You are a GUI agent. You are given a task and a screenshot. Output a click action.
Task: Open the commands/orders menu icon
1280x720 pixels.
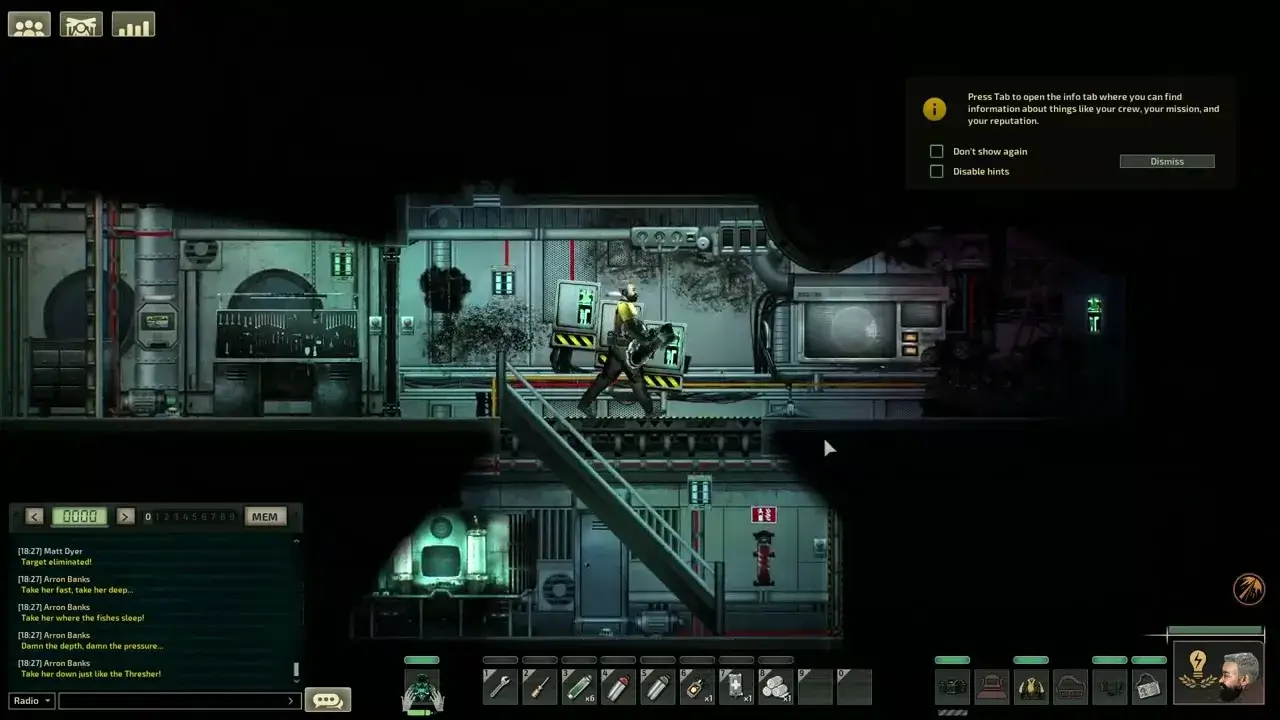point(81,23)
